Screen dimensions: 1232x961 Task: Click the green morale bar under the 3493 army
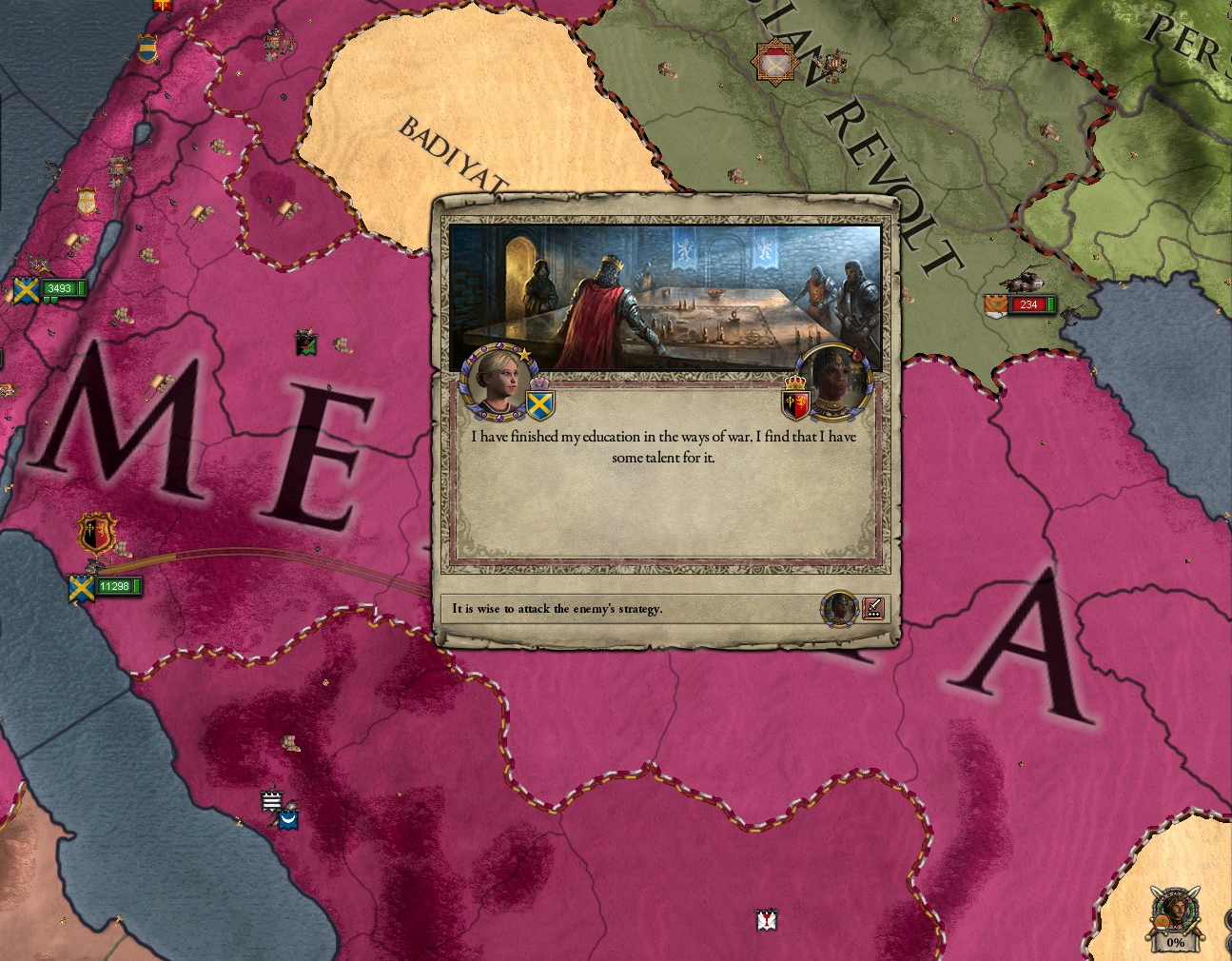[x=49, y=301]
